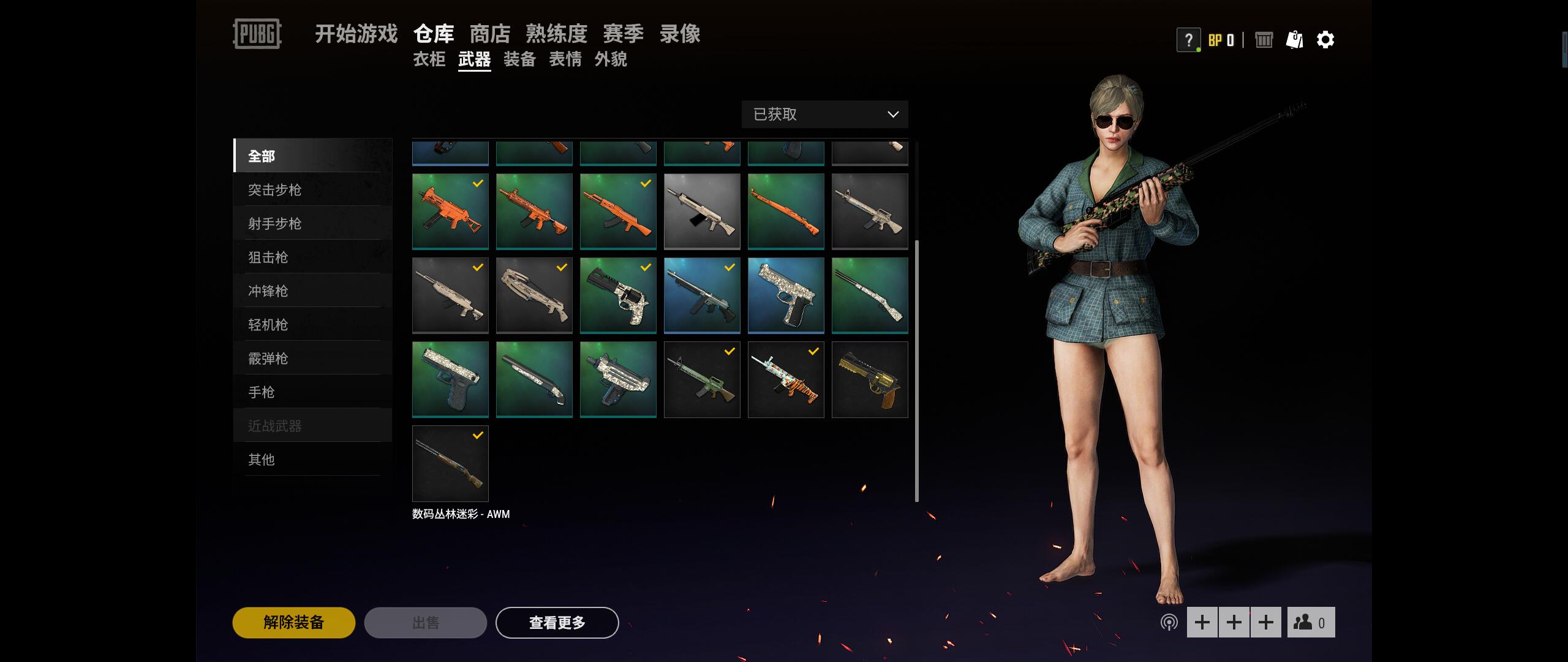Screen dimensions: 1568x662
Task: Open the 已获取 filter dropdown
Action: (824, 114)
